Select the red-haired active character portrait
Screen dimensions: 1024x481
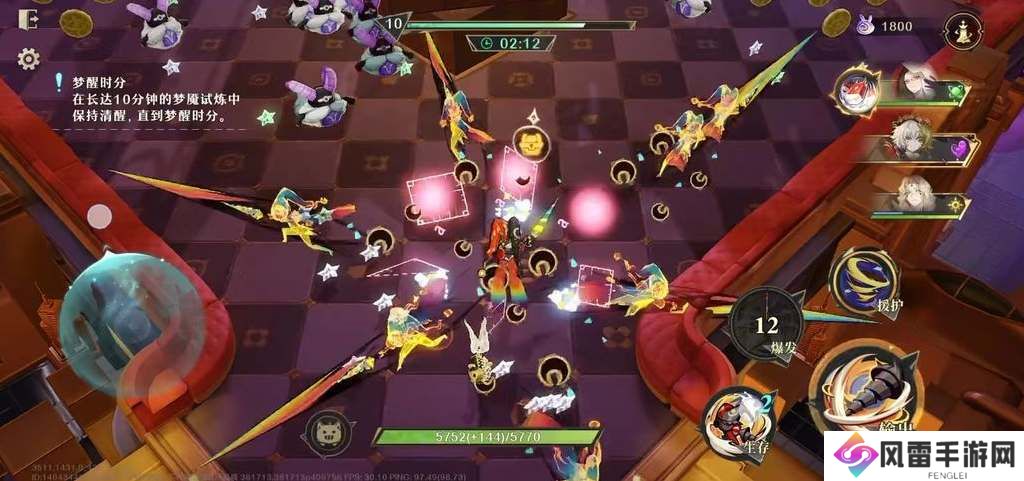click(857, 93)
